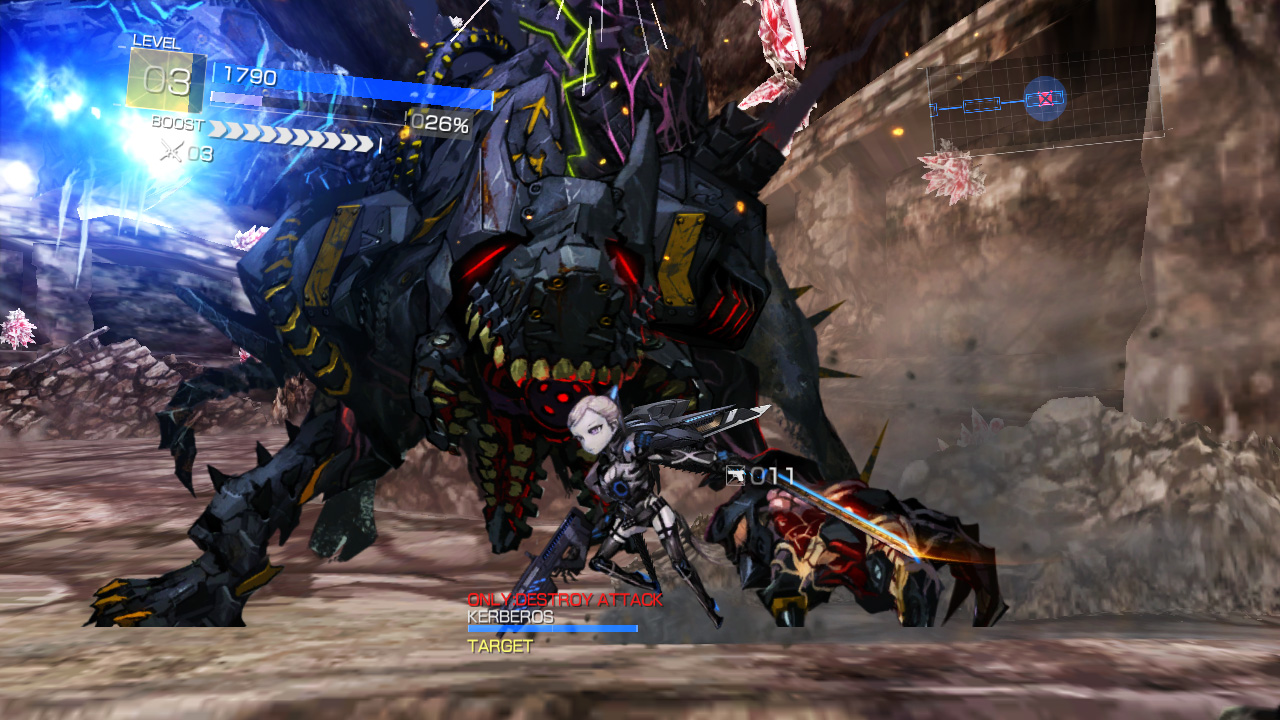Image resolution: width=1280 pixels, height=720 pixels.
Task: Select the red X target marker on minimap
Action: [1046, 97]
